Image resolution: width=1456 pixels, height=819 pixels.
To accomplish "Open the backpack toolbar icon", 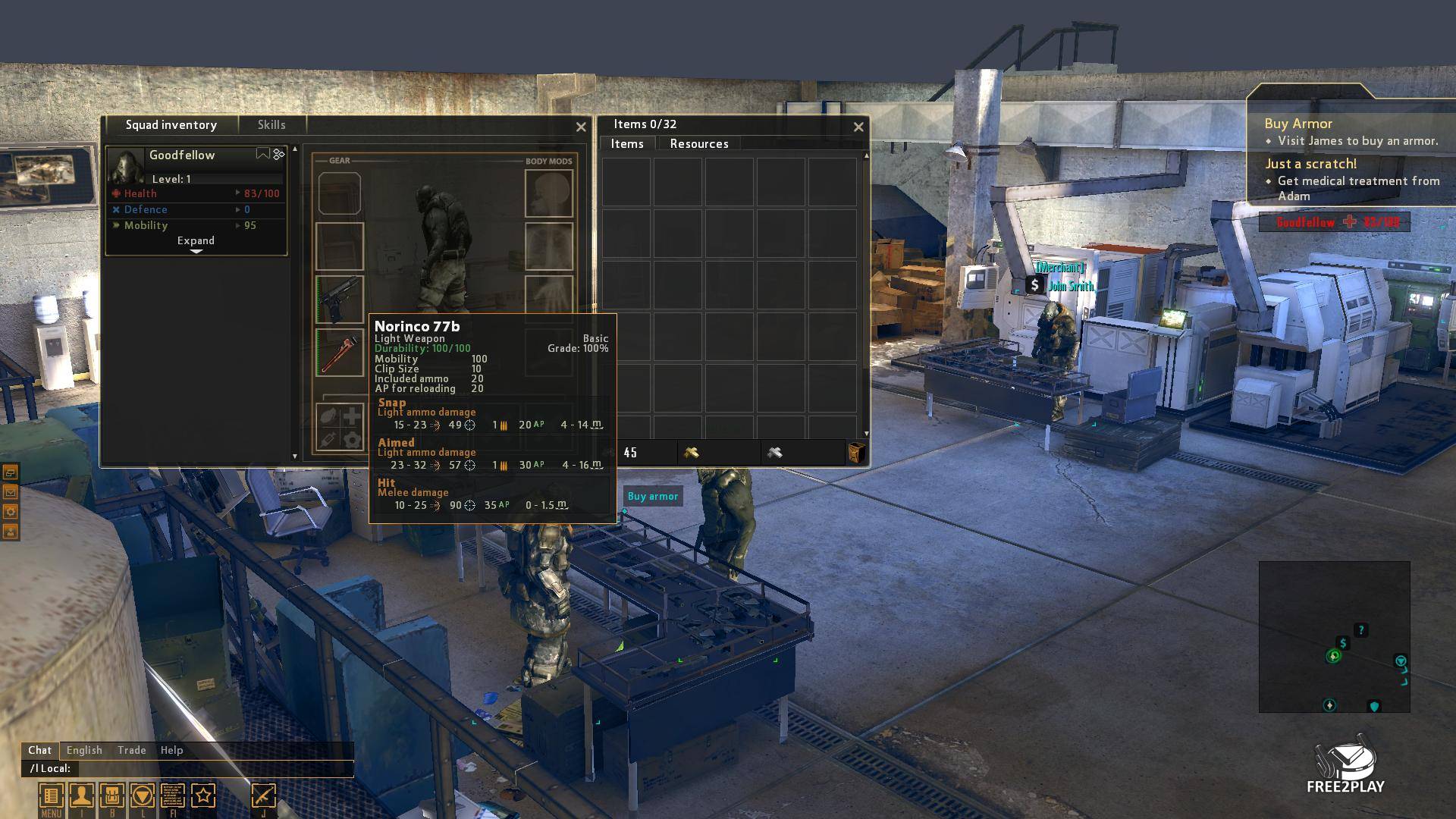I will click(111, 796).
